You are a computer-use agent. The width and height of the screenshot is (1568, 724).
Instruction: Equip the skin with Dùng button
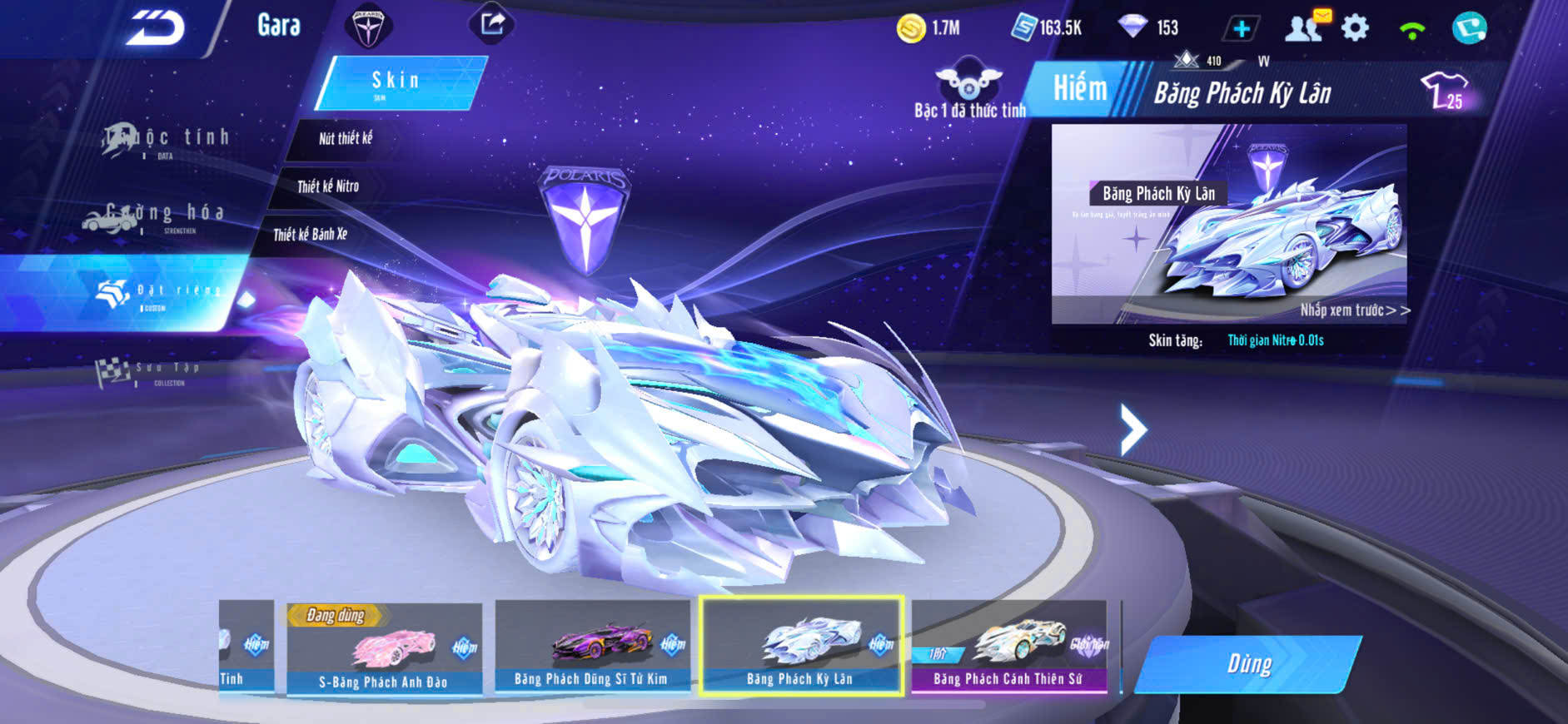pyautogui.click(x=1248, y=663)
